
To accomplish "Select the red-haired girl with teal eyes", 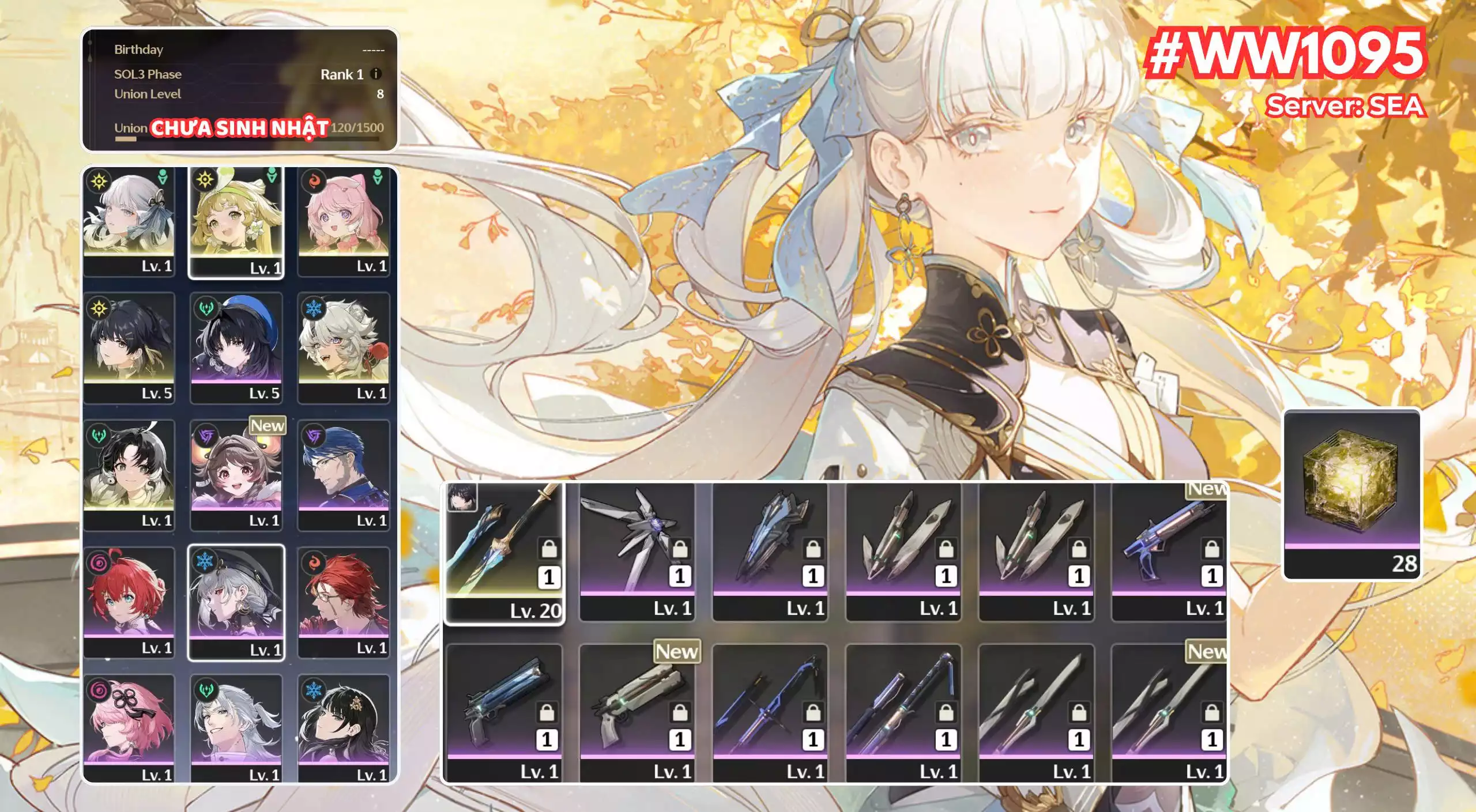I will point(129,602).
